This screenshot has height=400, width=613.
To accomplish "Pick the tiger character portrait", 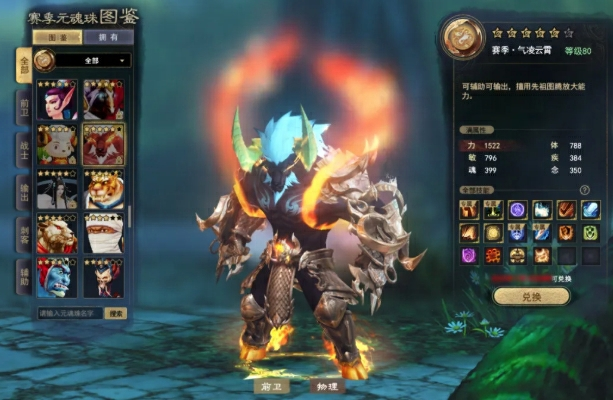I will (x=104, y=189).
